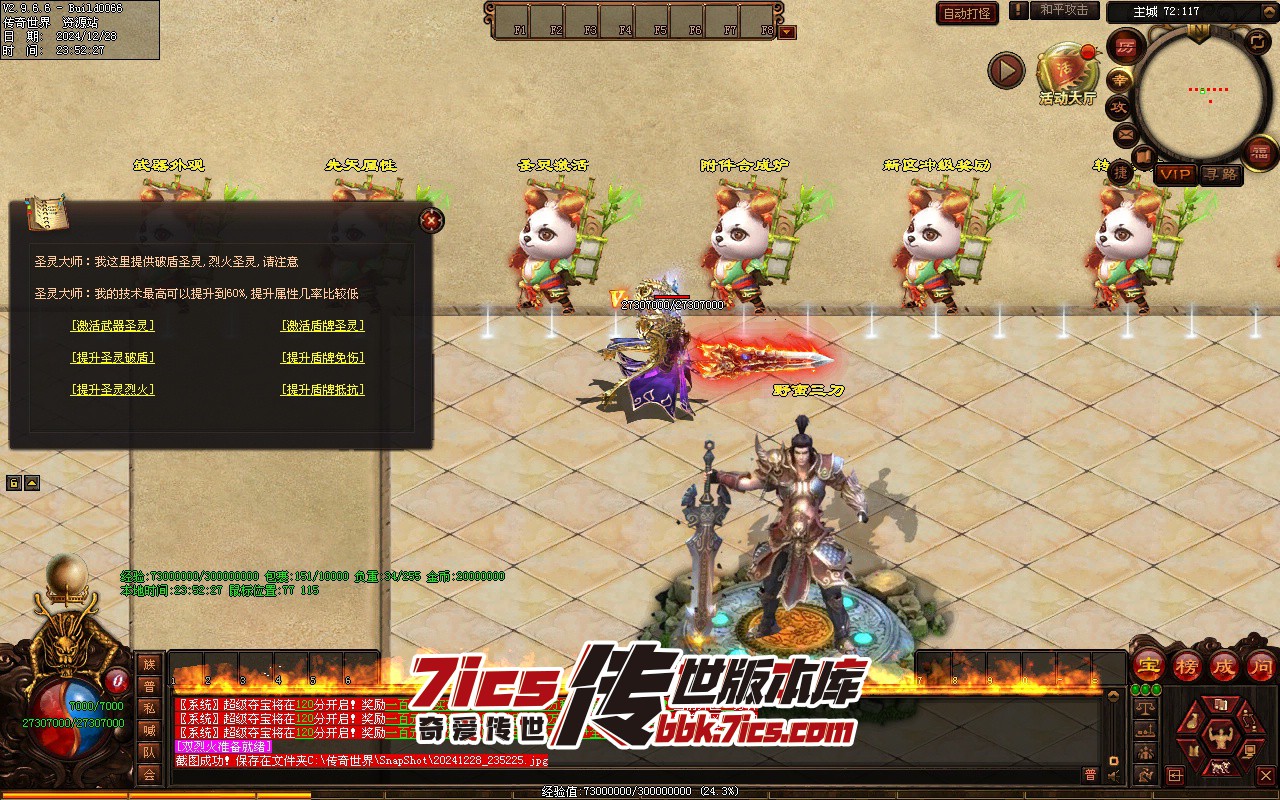Select the 队 team chat channel
The image size is (1280, 800).
point(149,752)
